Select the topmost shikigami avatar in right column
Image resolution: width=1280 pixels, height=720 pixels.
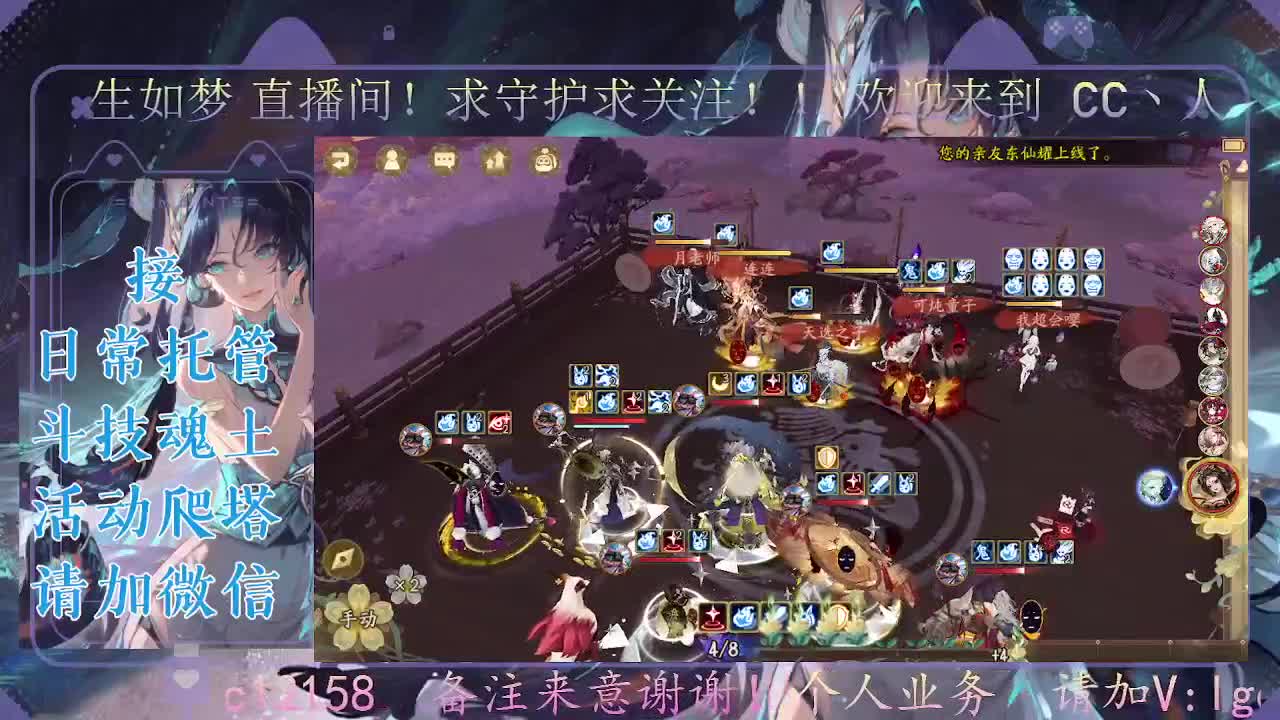(1211, 230)
